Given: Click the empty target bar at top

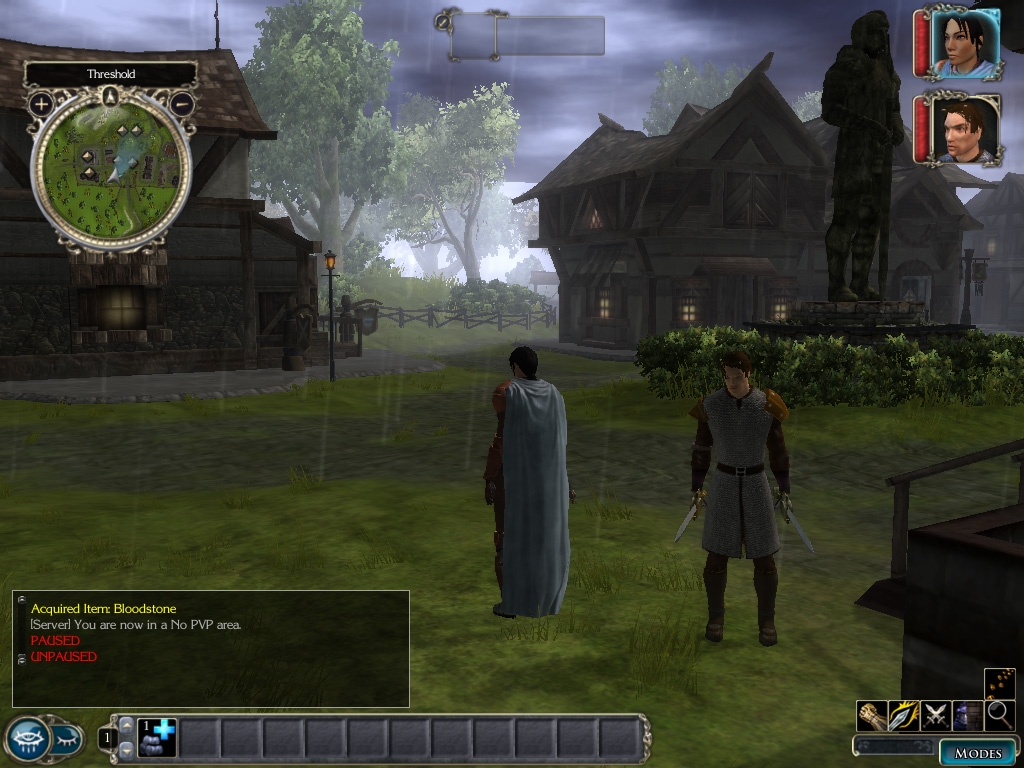Looking at the screenshot, I should 527,36.
